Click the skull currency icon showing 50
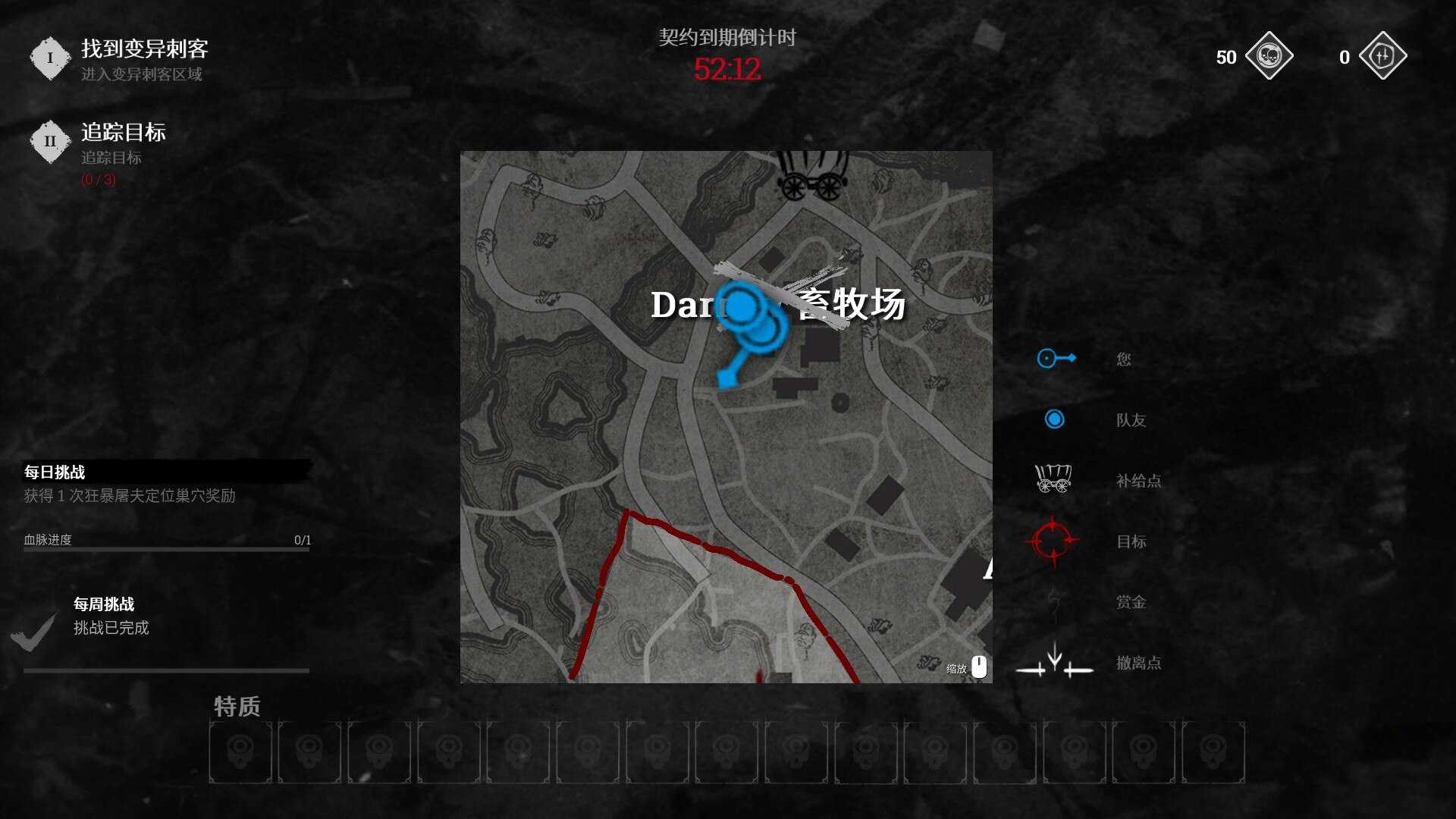Screen dimensions: 1456x819 click(x=1269, y=56)
